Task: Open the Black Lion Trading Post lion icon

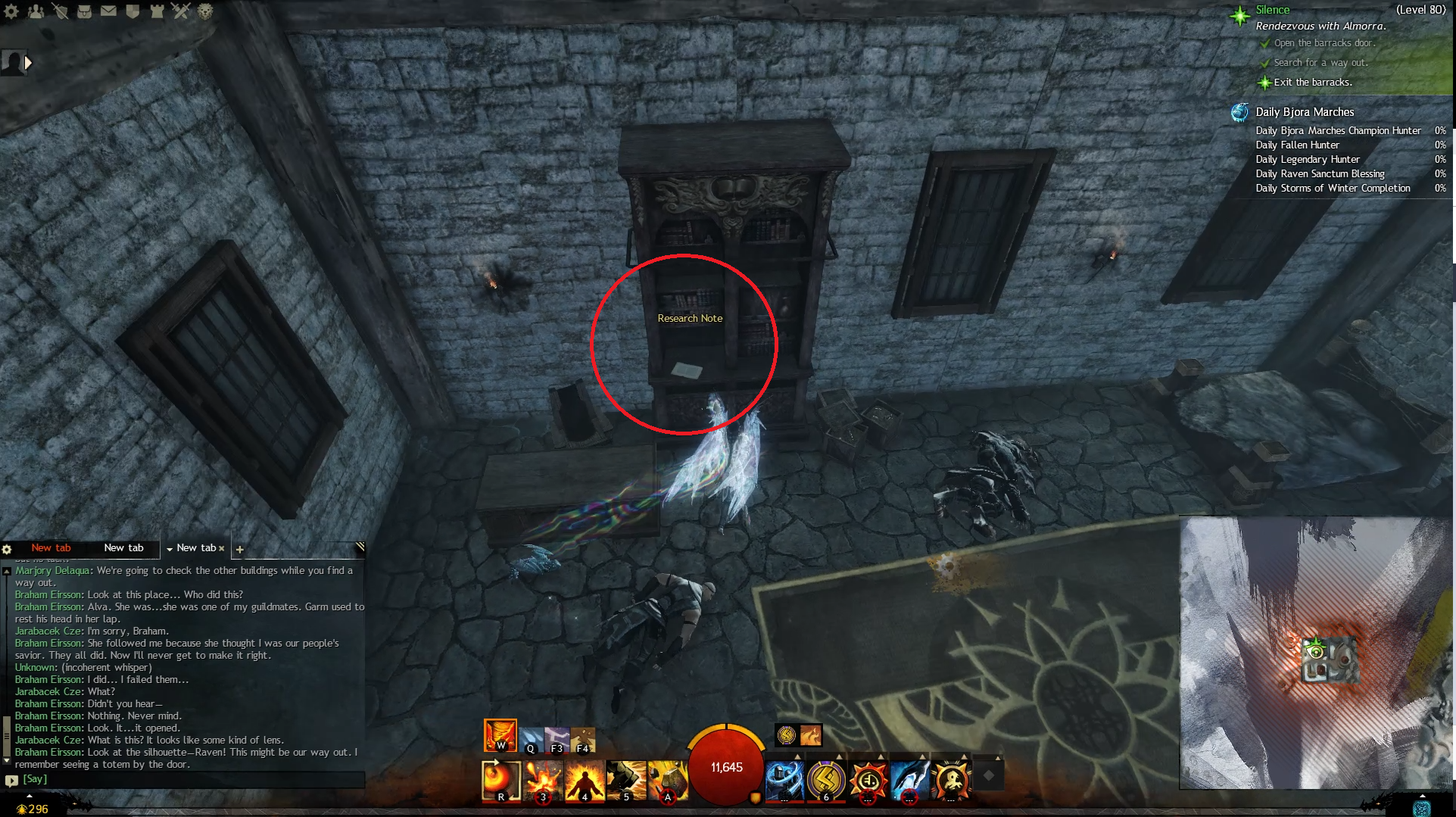Action: [x=205, y=11]
